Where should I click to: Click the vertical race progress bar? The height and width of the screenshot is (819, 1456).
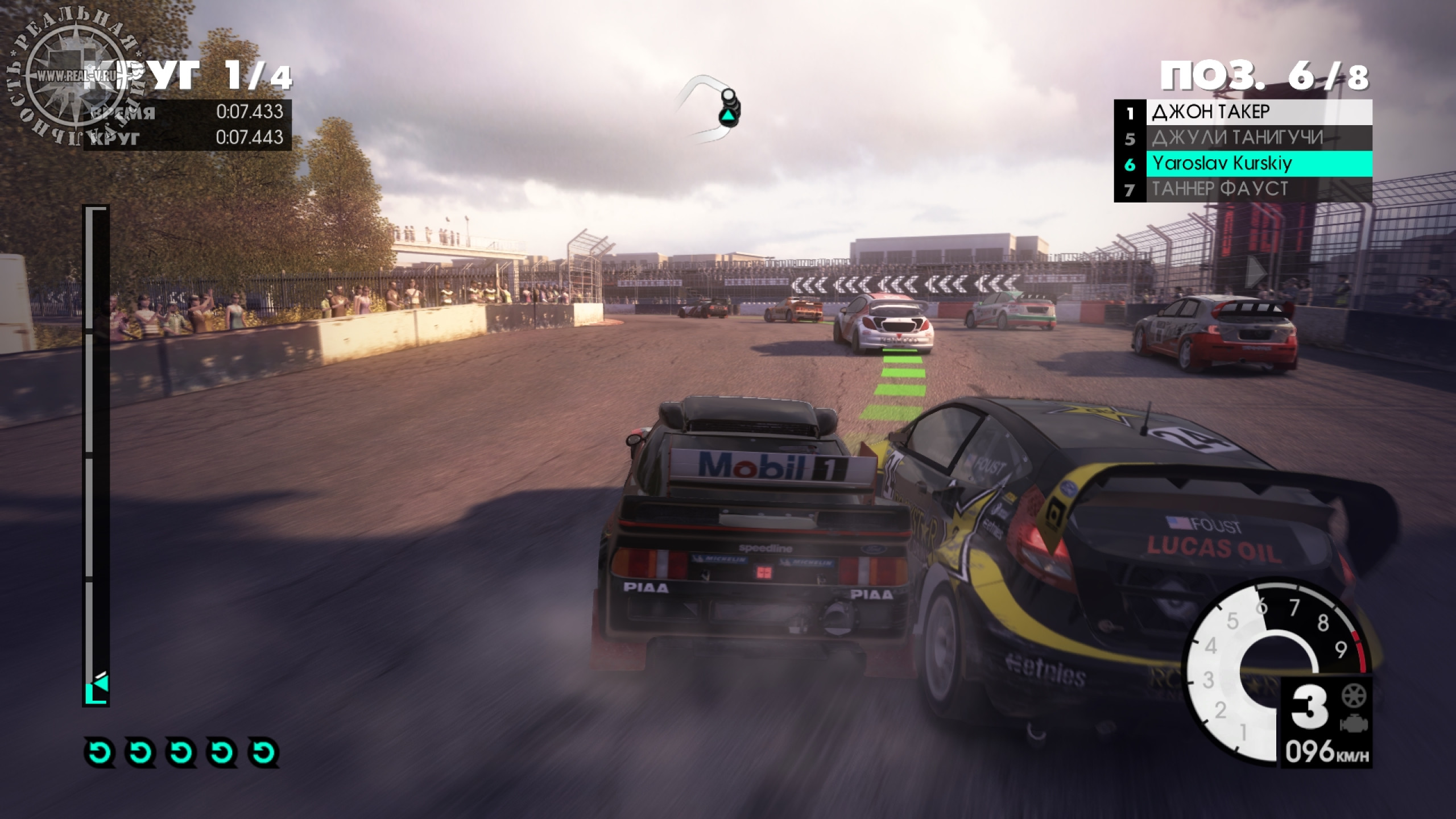click(96, 455)
